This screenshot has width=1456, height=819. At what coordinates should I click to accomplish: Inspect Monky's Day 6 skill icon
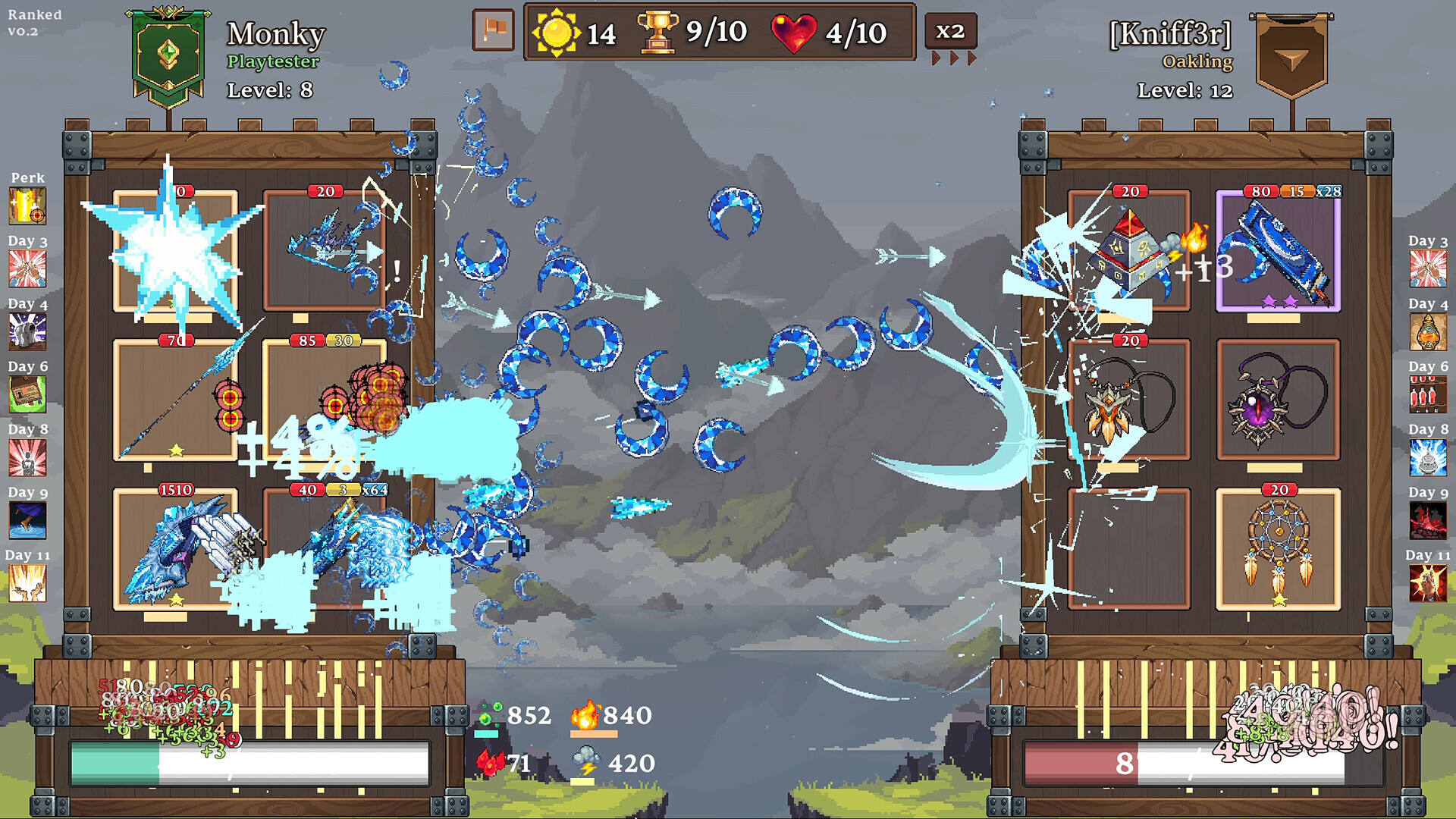(x=27, y=394)
